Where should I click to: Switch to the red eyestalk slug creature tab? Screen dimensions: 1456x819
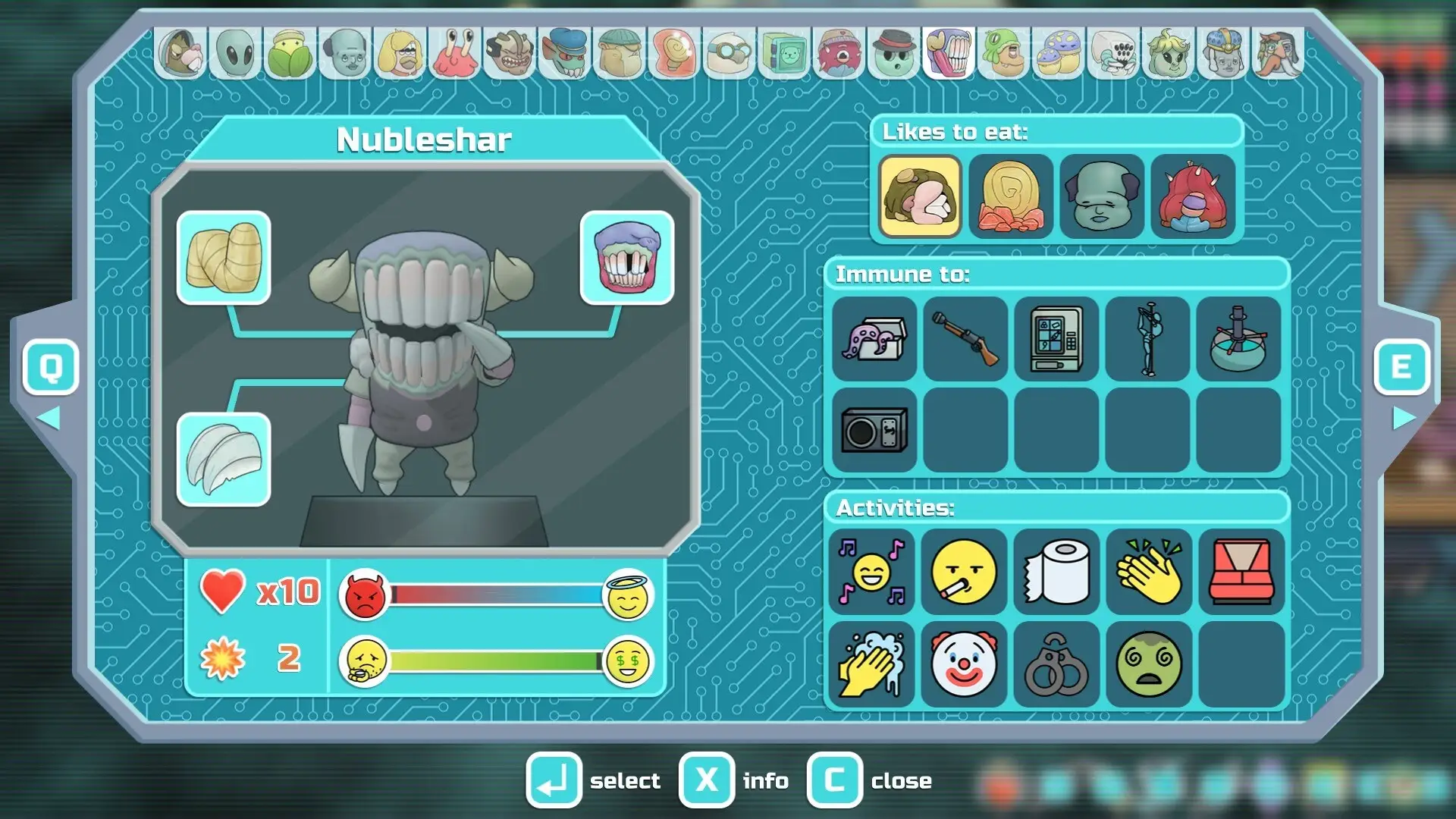pos(454,53)
